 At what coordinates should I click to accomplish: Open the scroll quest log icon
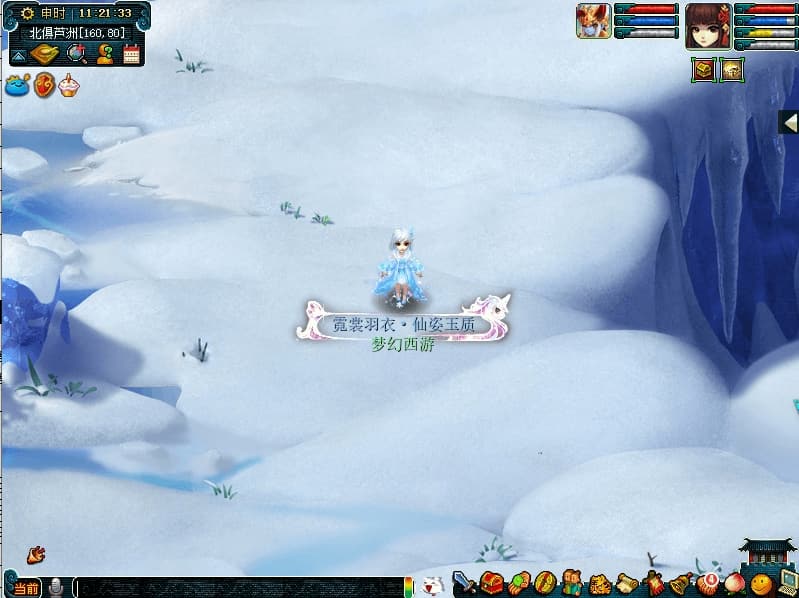(x=626, y=584)
